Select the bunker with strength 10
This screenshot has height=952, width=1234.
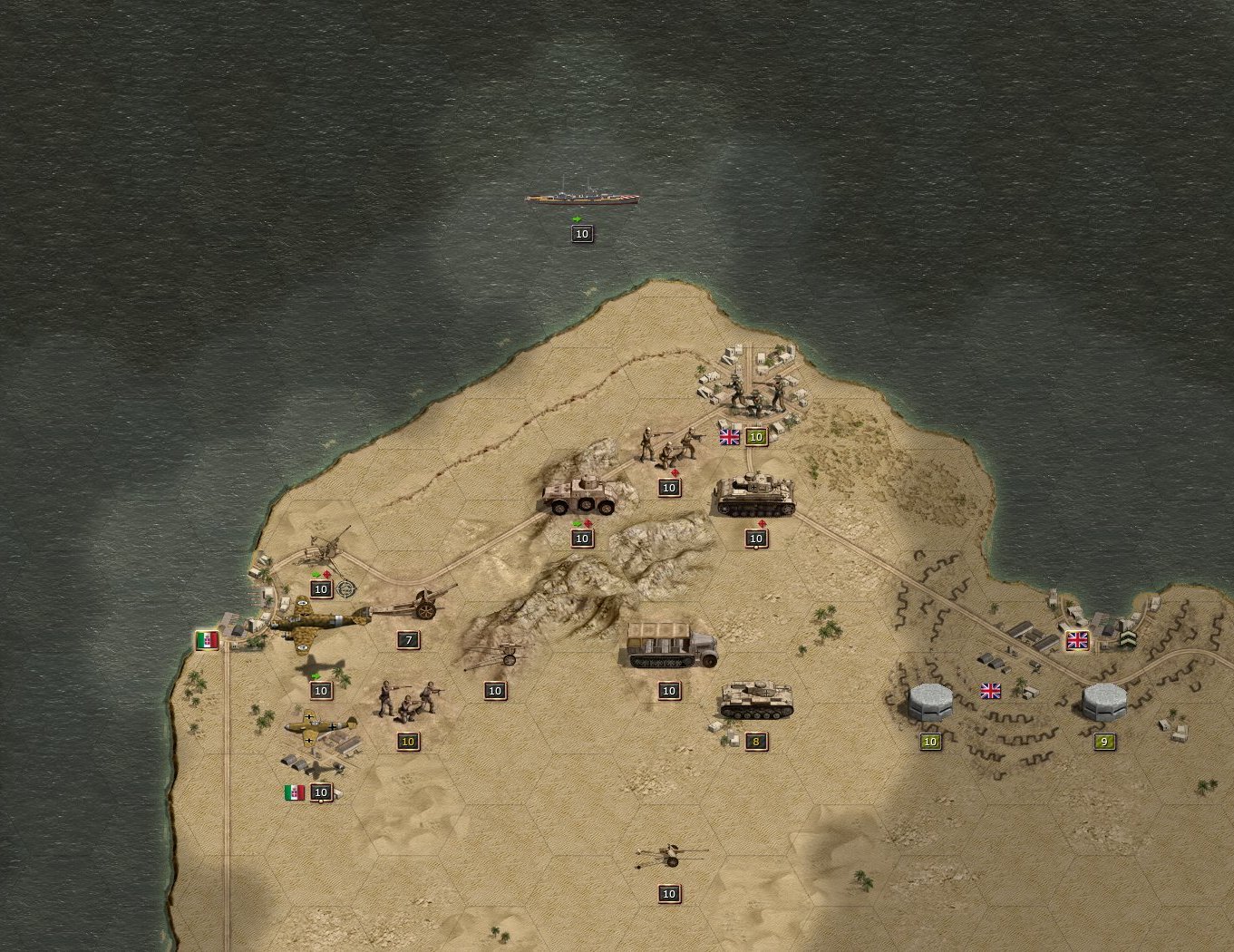tap(930, 702)
